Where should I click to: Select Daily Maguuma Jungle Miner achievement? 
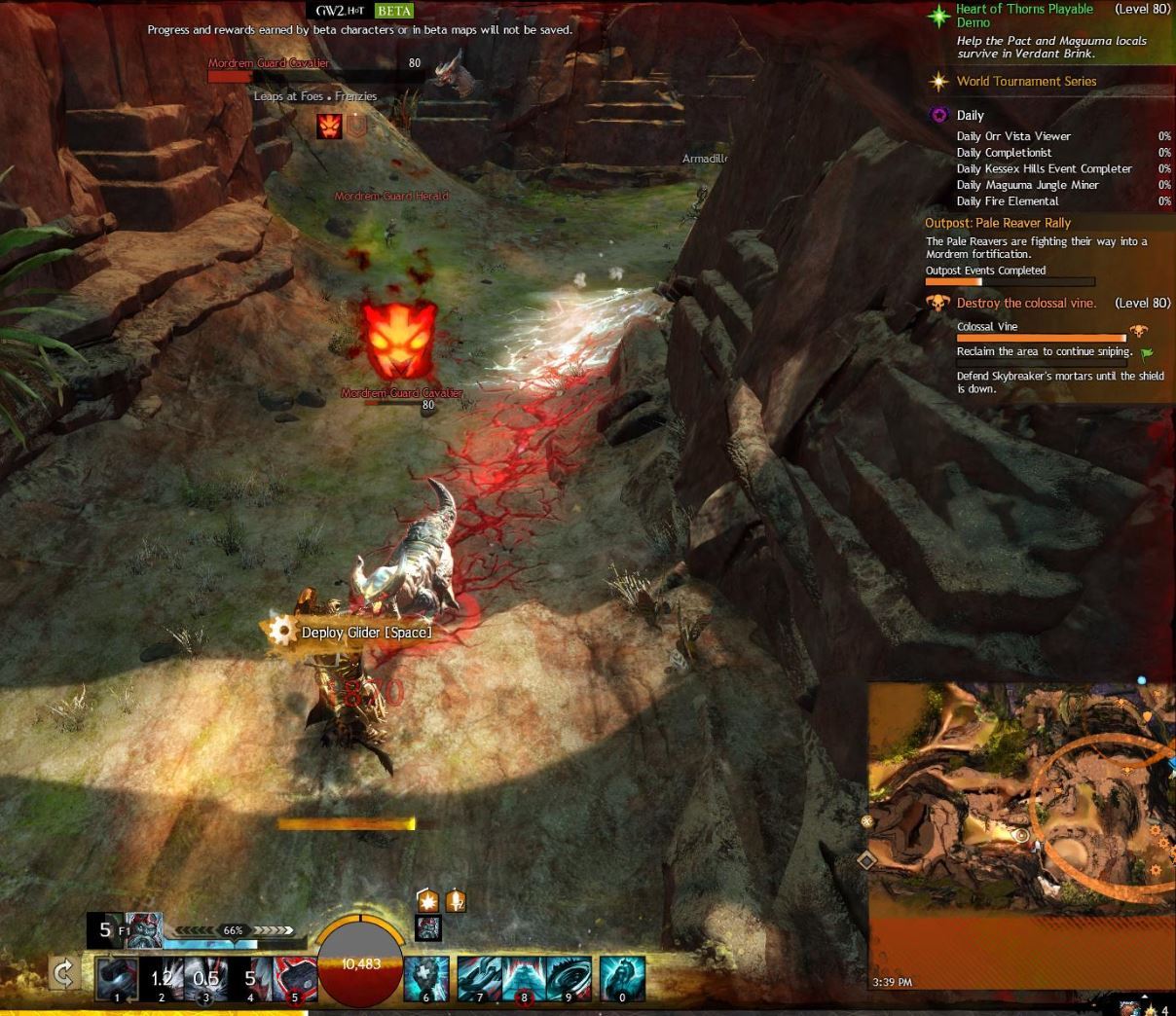click(x=1027, y=185)
